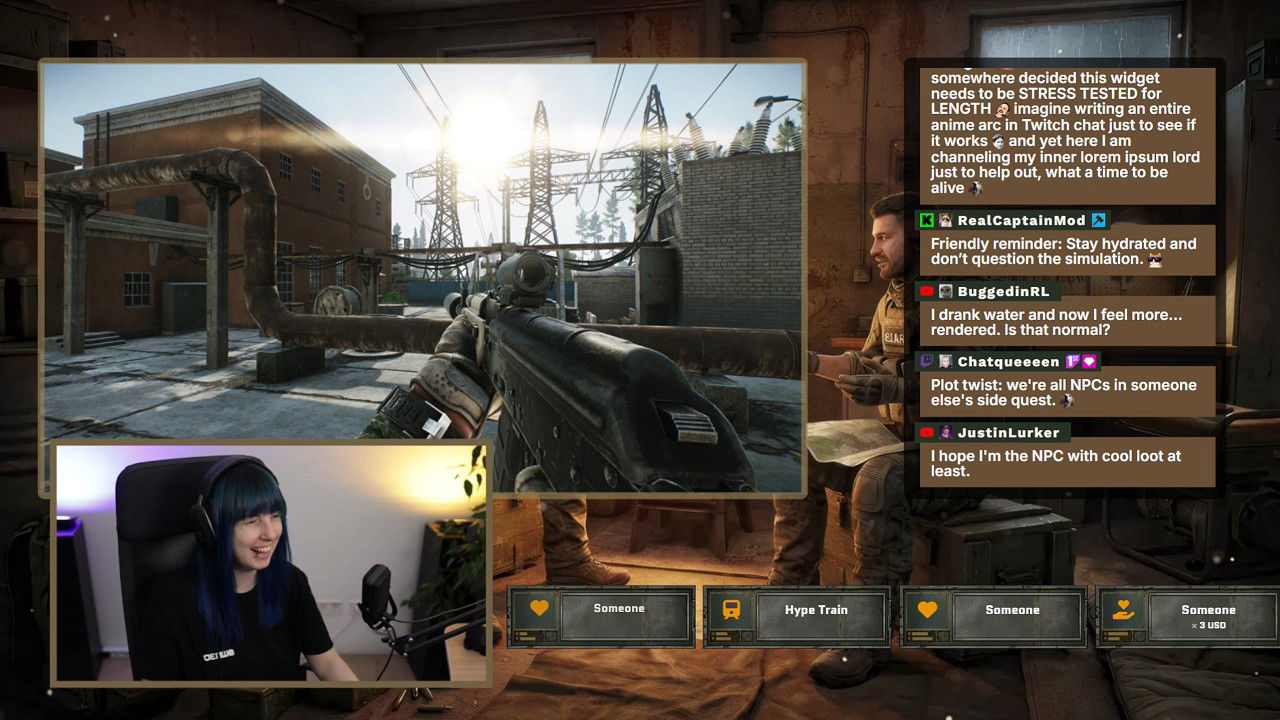Click the sunglasses-cat emote in RealCaptainMod's message
This screenshot has width=1280, height=720.
pyautogui.click(x=1155, y=260)
